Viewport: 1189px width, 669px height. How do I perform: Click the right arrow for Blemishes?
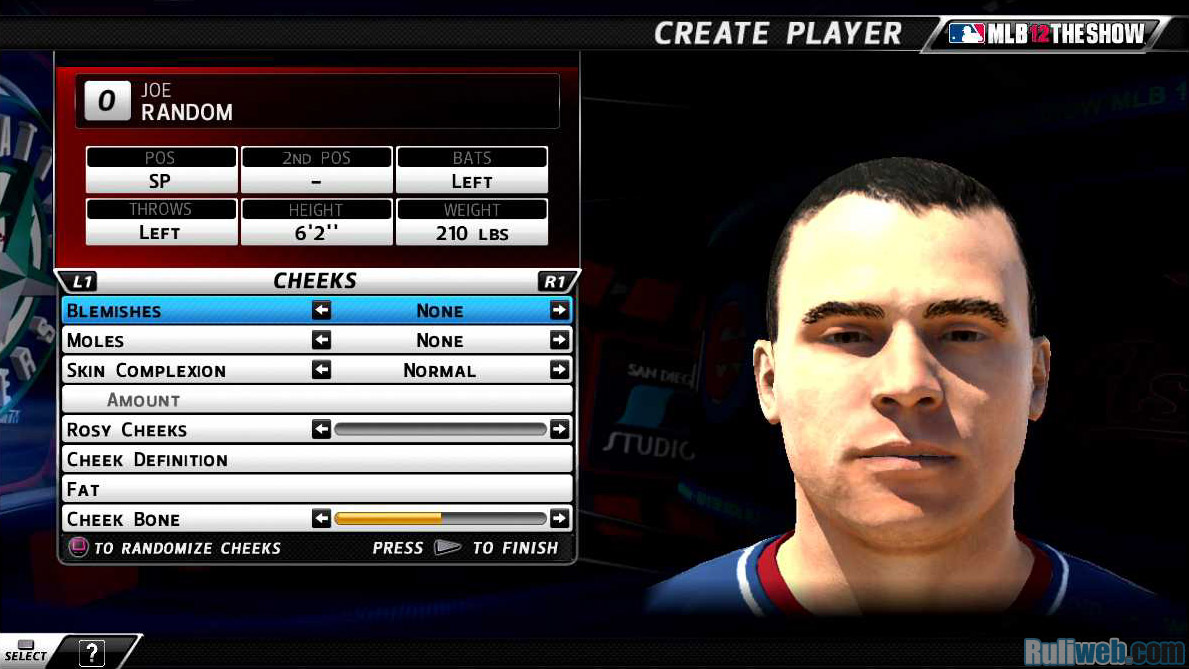tap(559, 311)
